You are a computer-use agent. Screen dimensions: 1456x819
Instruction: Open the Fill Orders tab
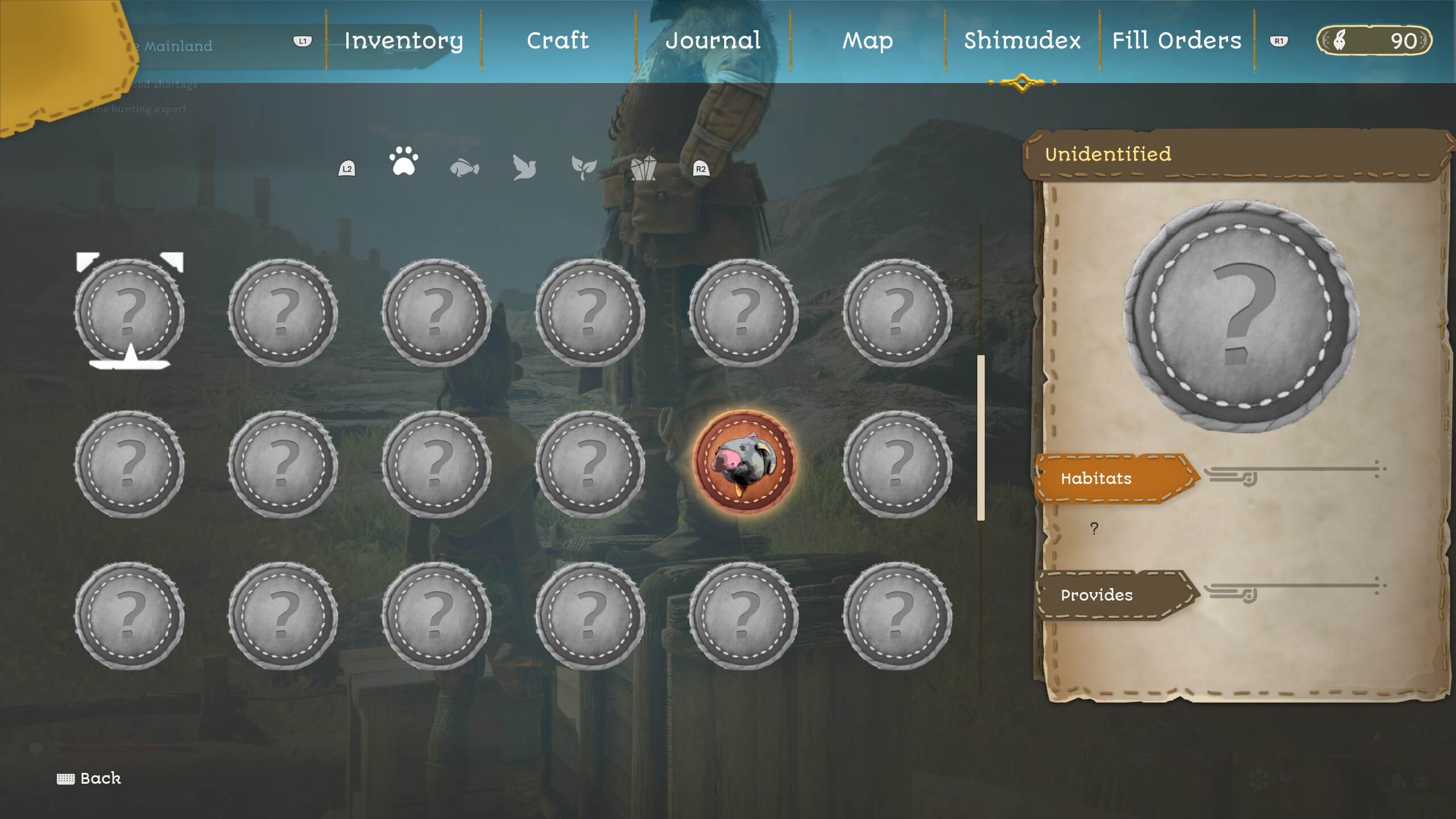[x=1176, y=41]
